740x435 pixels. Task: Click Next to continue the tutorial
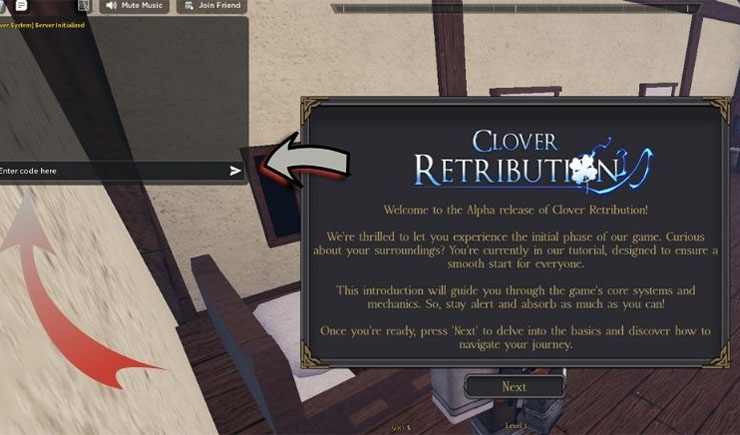point(514,386)
